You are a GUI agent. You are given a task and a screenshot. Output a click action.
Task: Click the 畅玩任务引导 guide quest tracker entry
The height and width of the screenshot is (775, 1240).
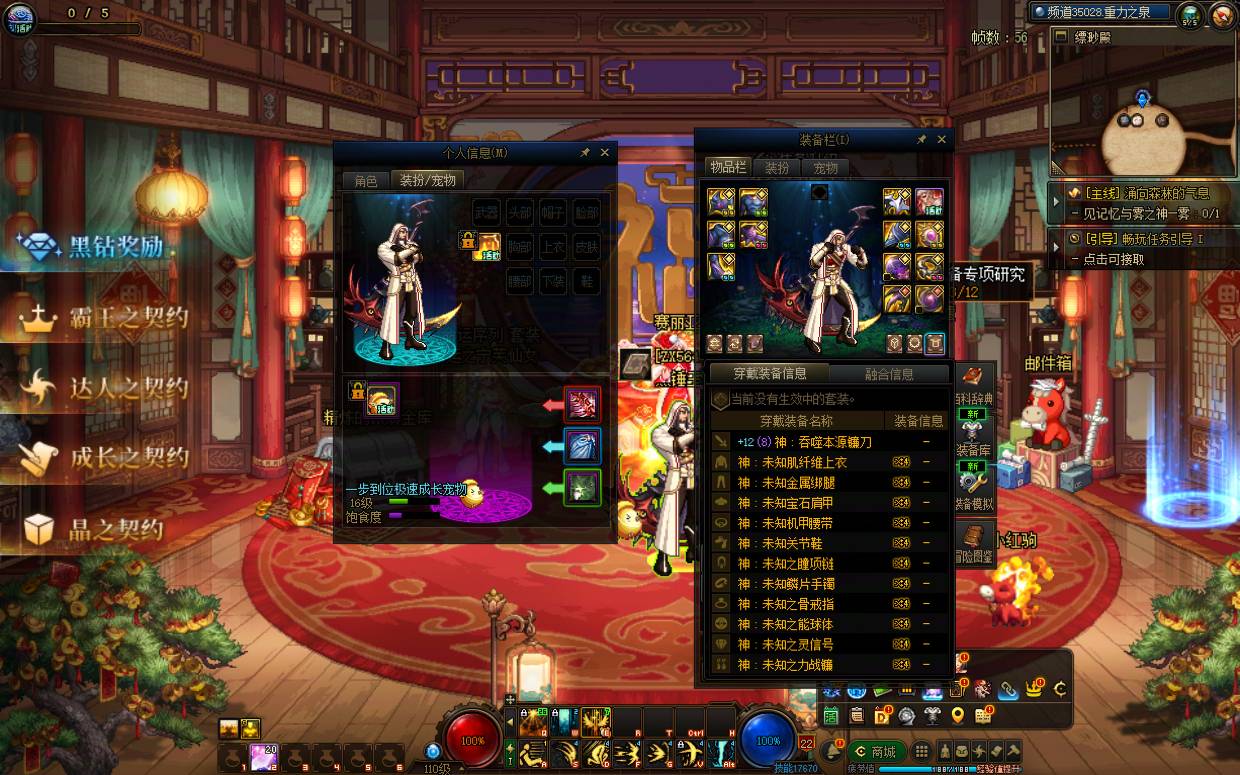[1140, 240]
